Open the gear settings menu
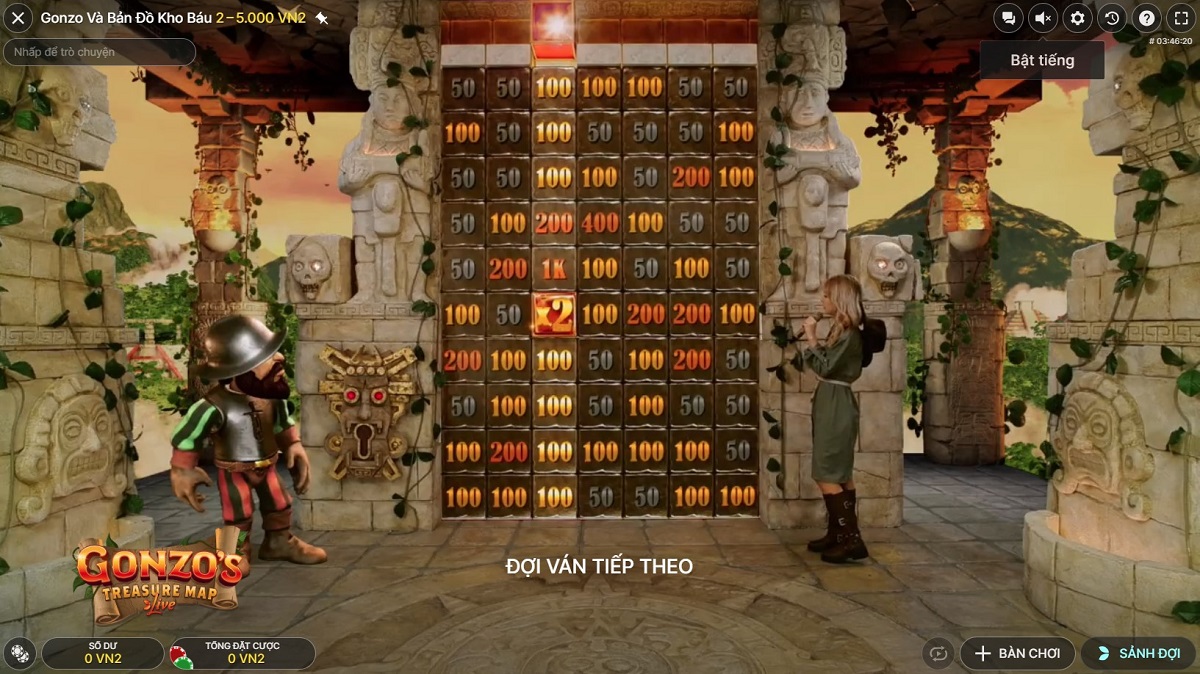 tap(1077, 18)
